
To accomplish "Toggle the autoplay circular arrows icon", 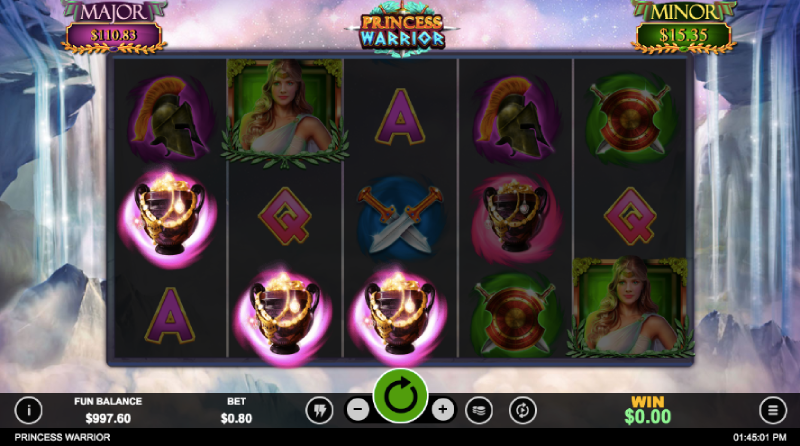I will tap(522, 409).
